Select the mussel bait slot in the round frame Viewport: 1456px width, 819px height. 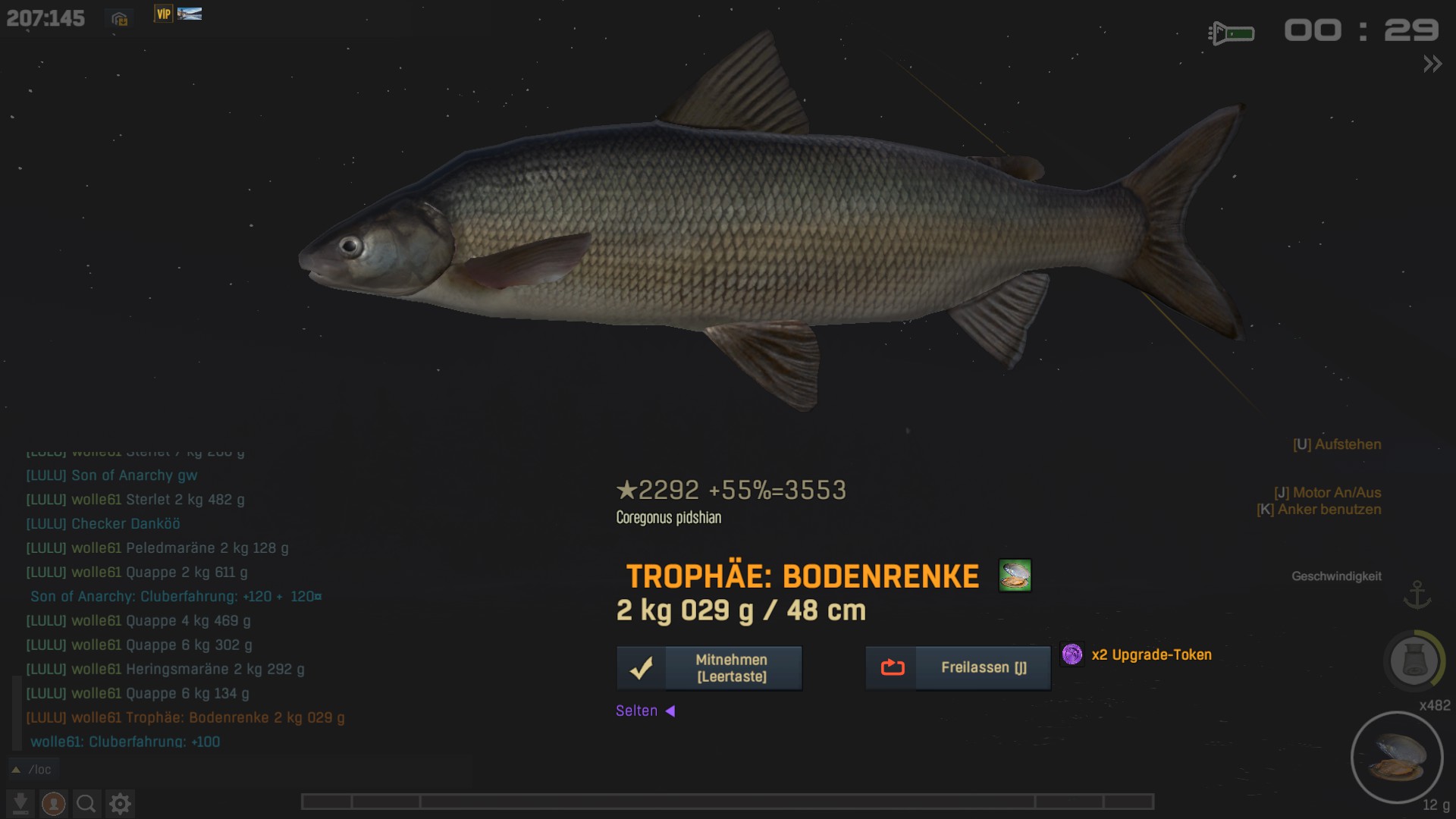pos(1397,757)
